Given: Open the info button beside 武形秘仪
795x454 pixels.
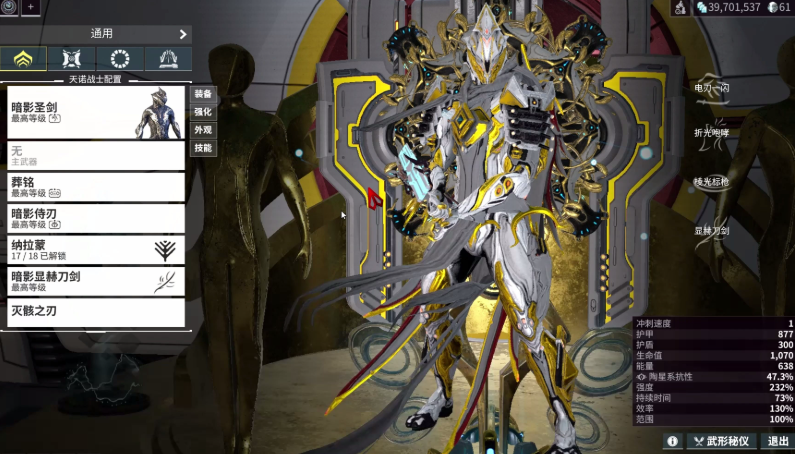Looking at the screenshot, I should coord(672,441).
